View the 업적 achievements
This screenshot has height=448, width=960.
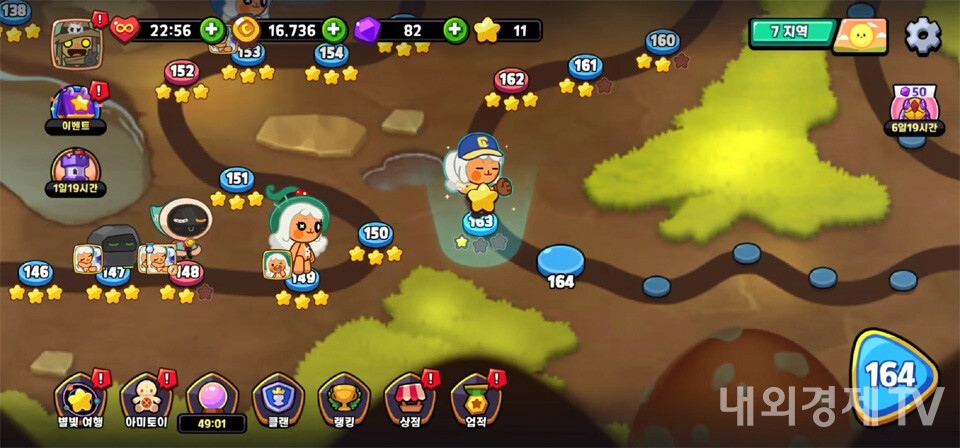coord(475,400)
